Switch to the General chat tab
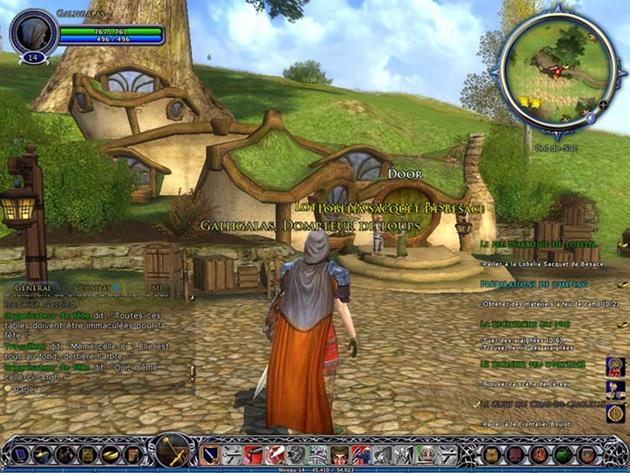The height and width of the screenshot is (473, 630). [x=34, y=288]
